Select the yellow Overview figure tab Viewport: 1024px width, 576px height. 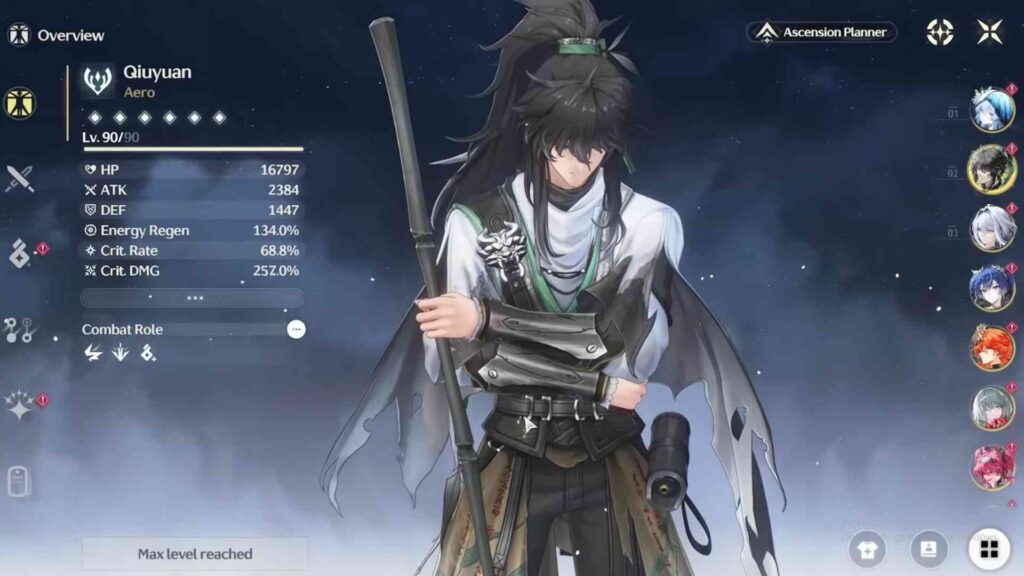pyautogui.click(x=19, y=102)
